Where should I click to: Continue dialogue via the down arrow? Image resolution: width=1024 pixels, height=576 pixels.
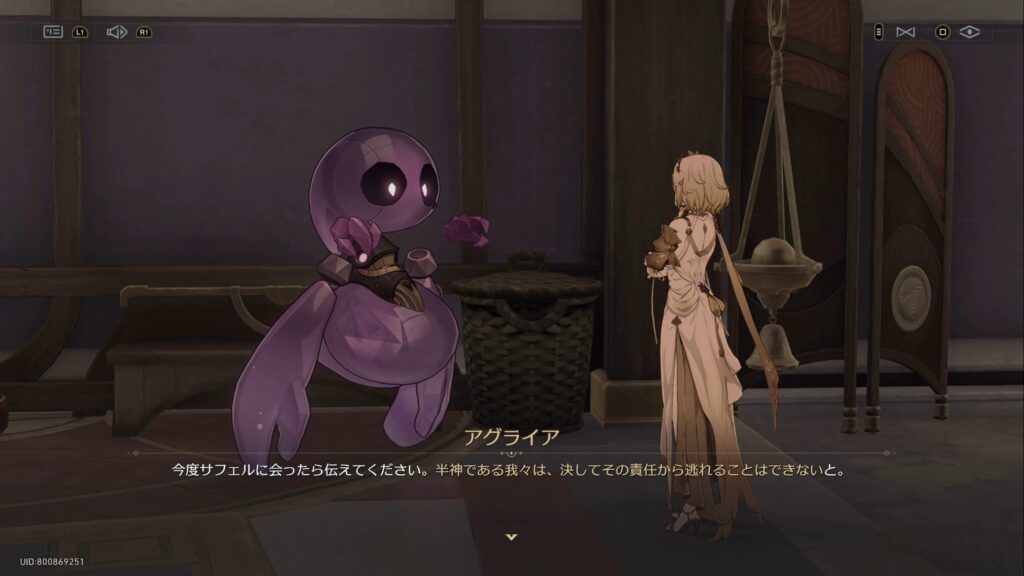[x=512, y=537]
